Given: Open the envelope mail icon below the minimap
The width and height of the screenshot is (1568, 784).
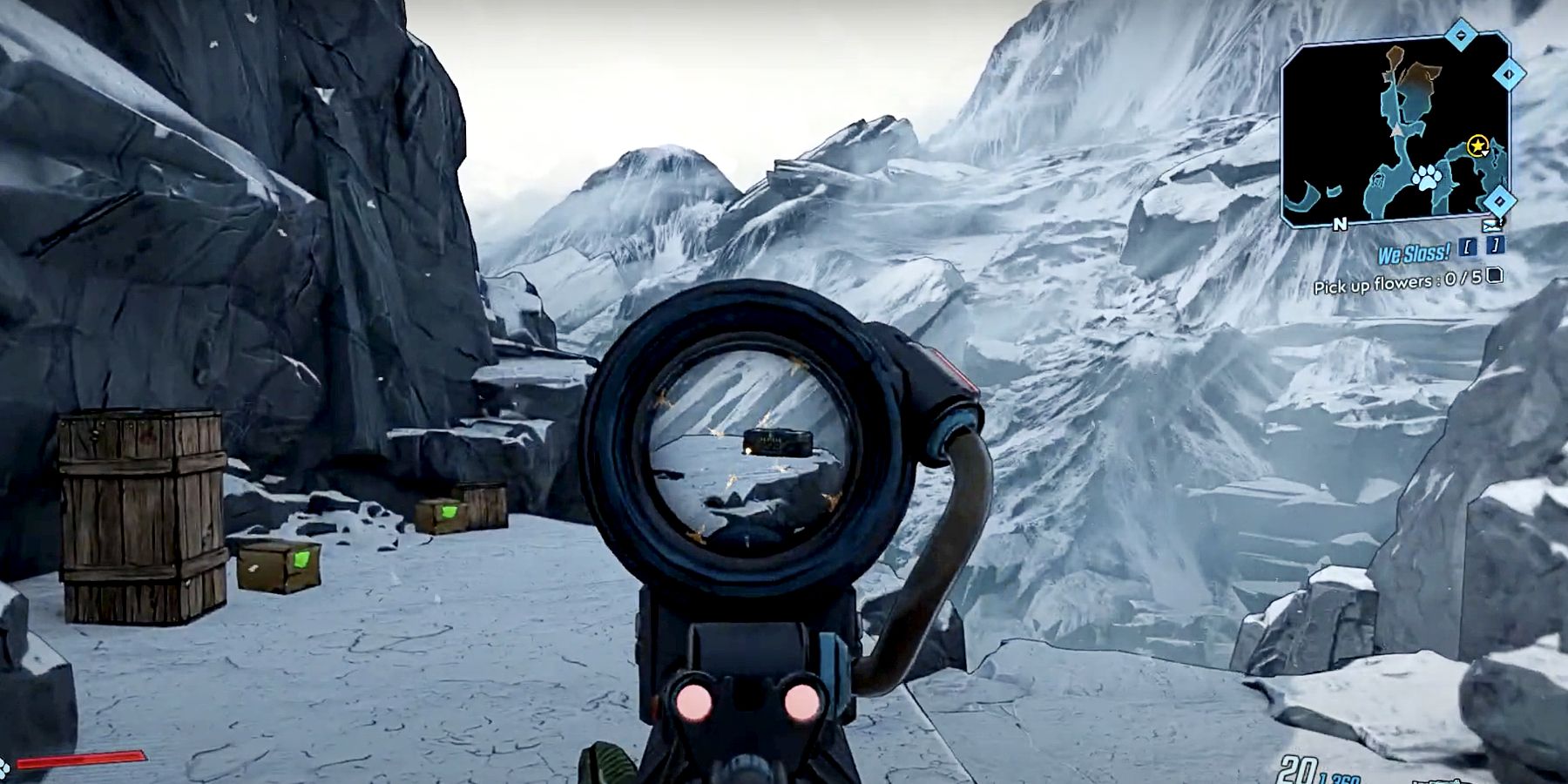Looking at the screenshot, I should (1491, 226).
